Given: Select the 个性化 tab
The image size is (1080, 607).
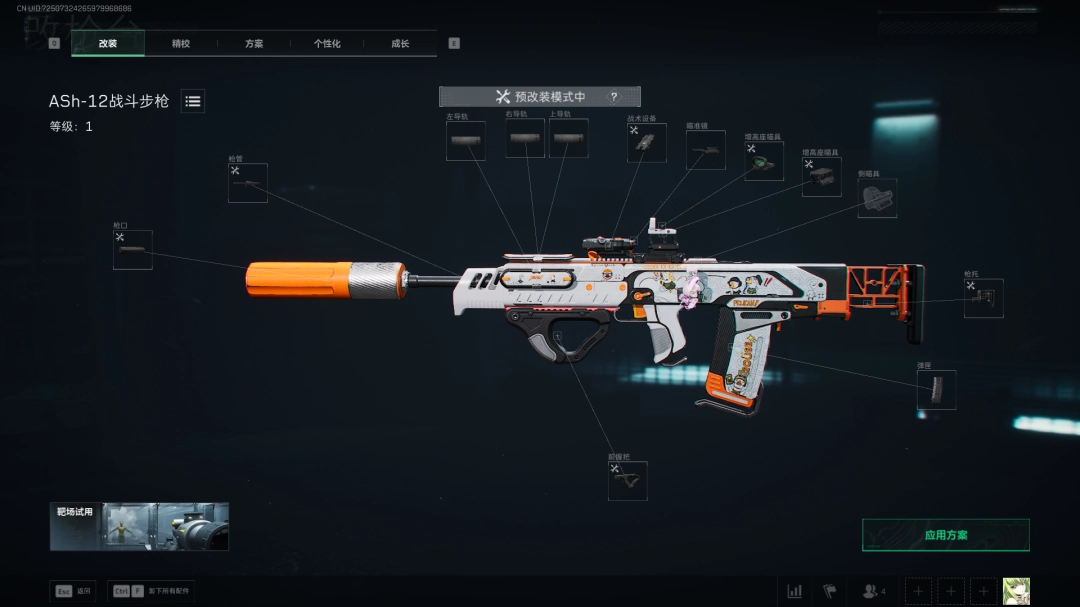Looking at the screenshot, I should (x=327, y=44).
